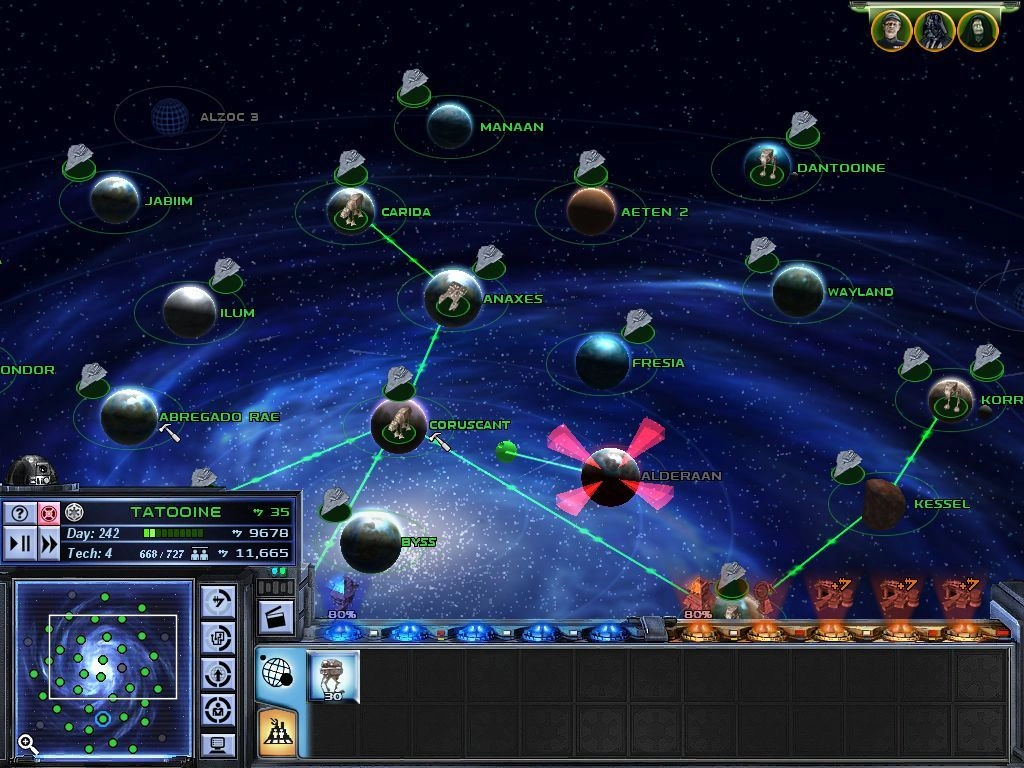Zoom with the minimap magnifier icon
Image resolution: width=1024 pixels, height=768 pixels.
coord(28,743)
